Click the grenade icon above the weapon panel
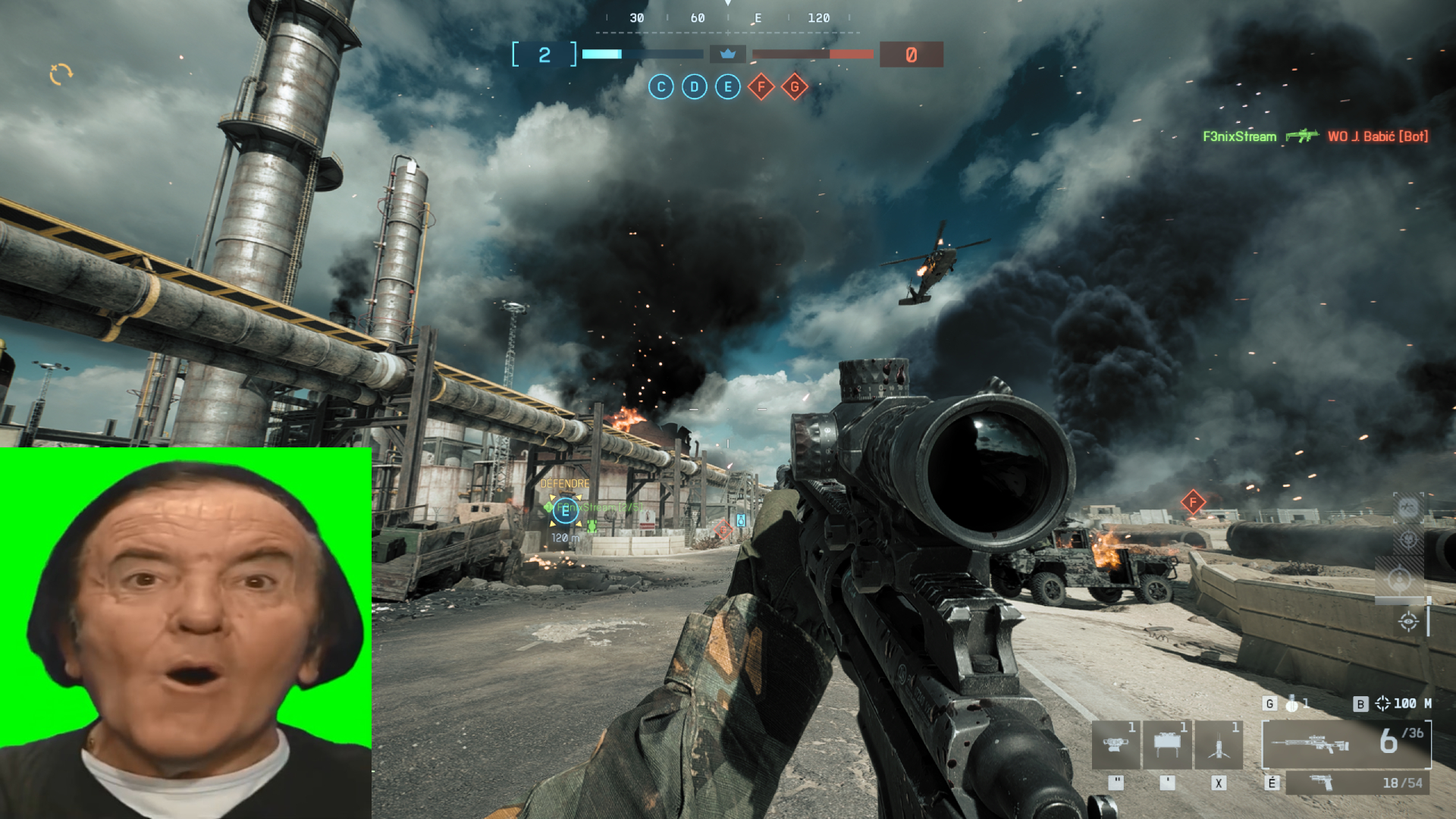The height and width of the screenshot is (819, 1456). coord(1291,704)
